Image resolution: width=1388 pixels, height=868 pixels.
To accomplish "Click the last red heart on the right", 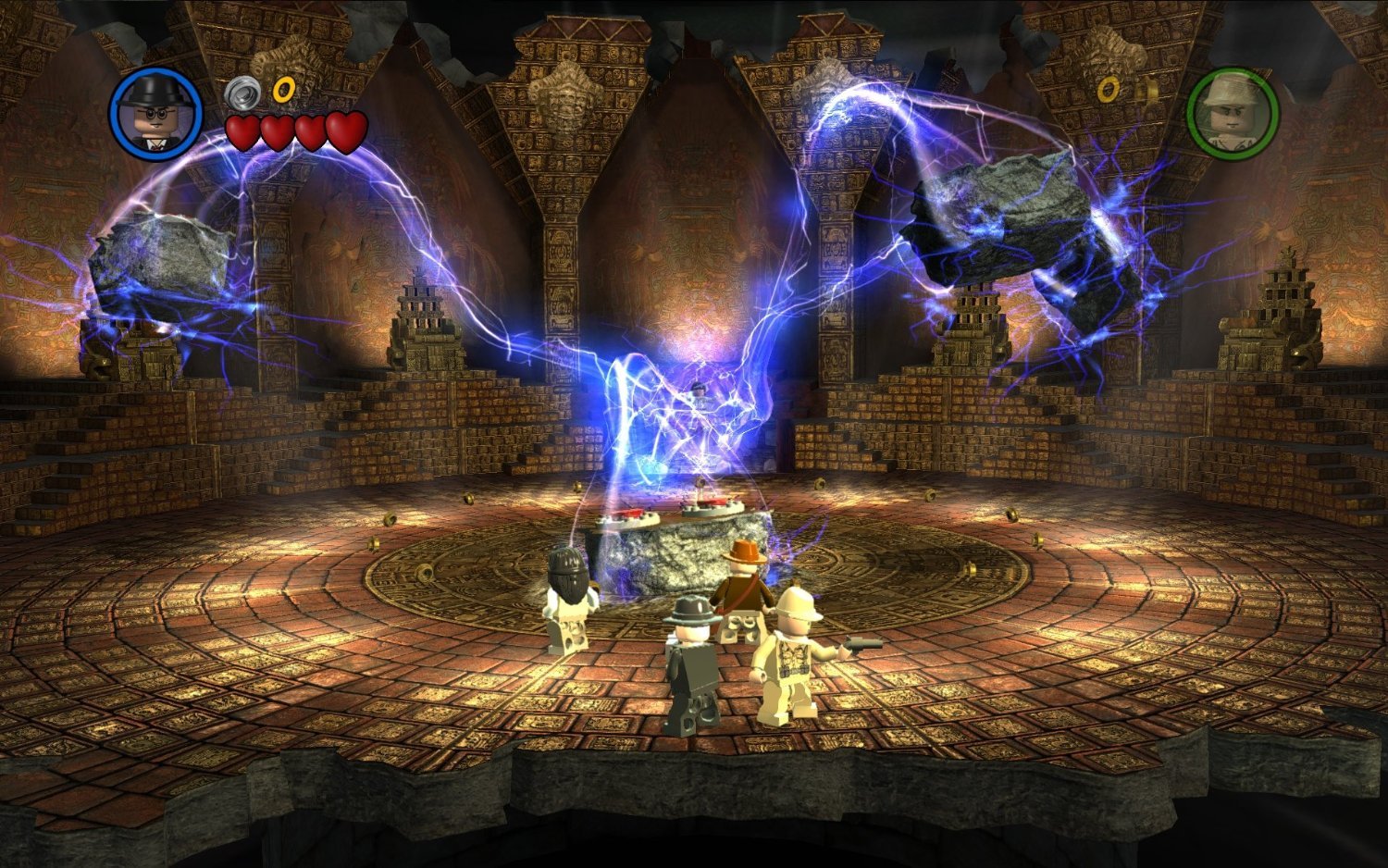I will click(346, 130).
